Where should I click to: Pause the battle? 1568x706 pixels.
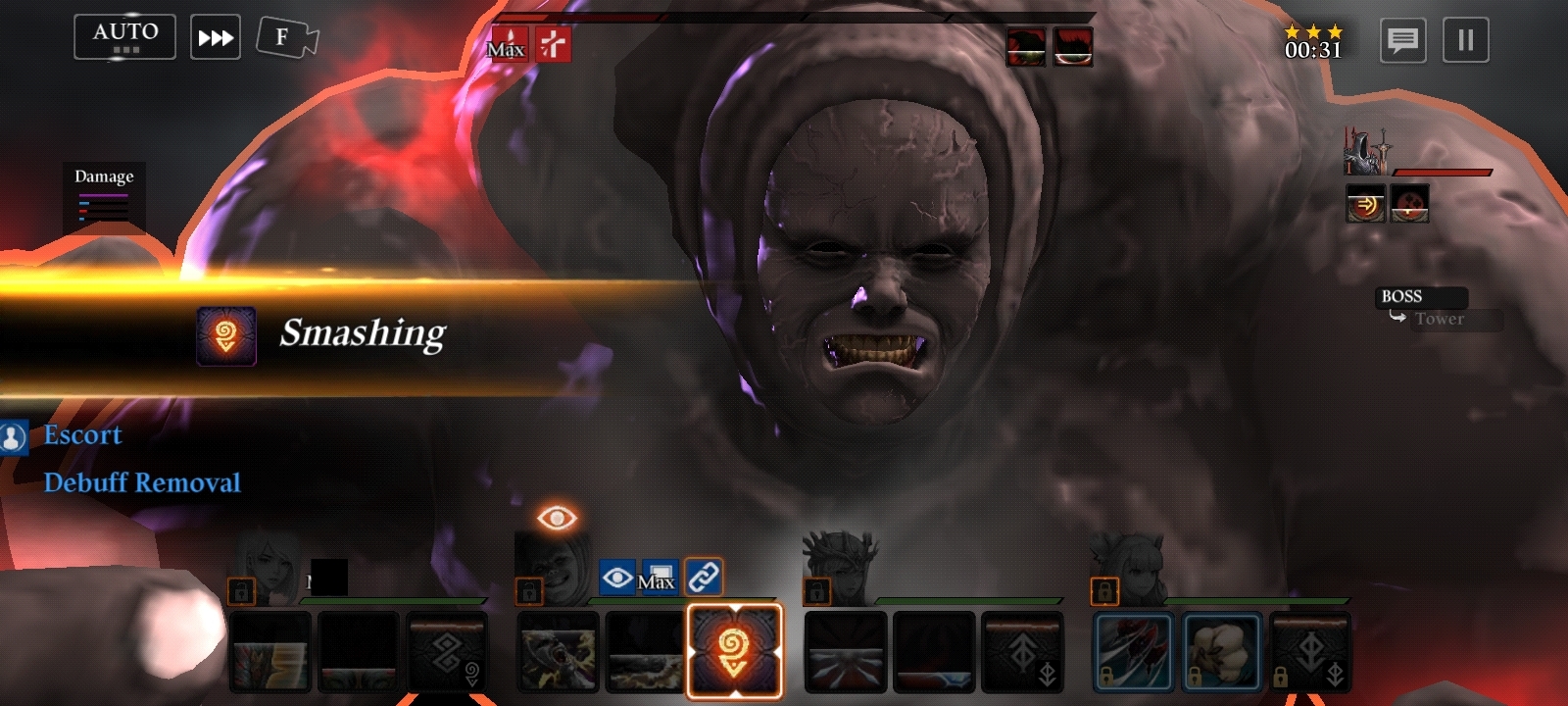click(1465, 40)
